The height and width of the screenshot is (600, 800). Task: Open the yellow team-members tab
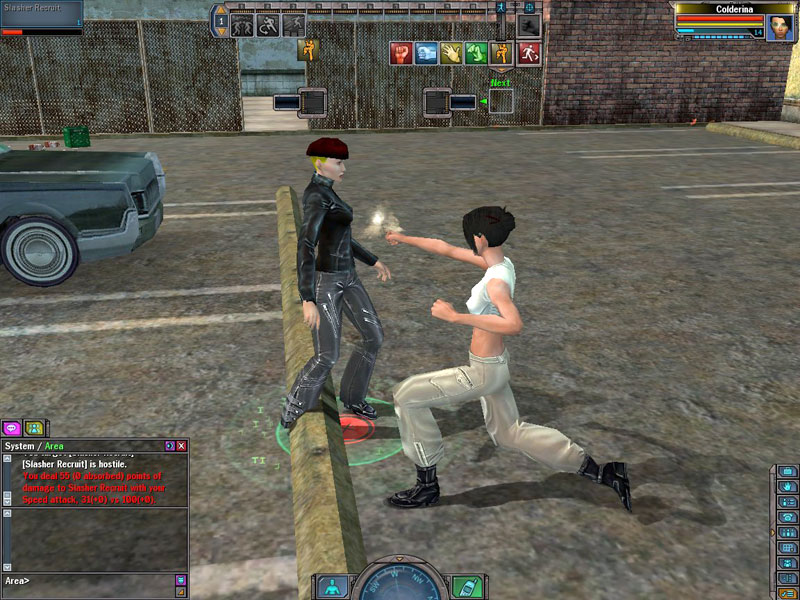tap(34, 429)
